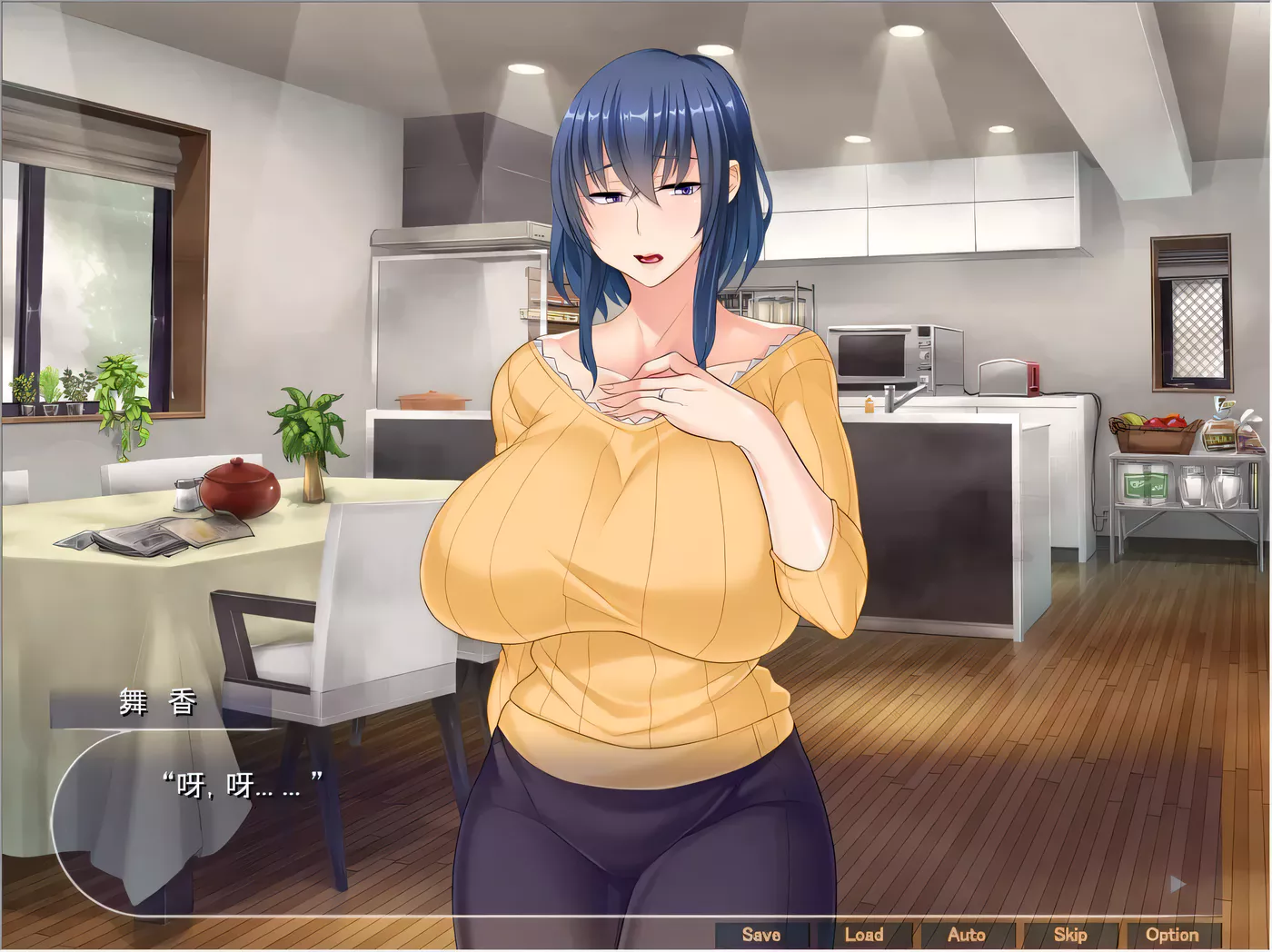Click the Load button
The image size is (1272, 952).
865,934
